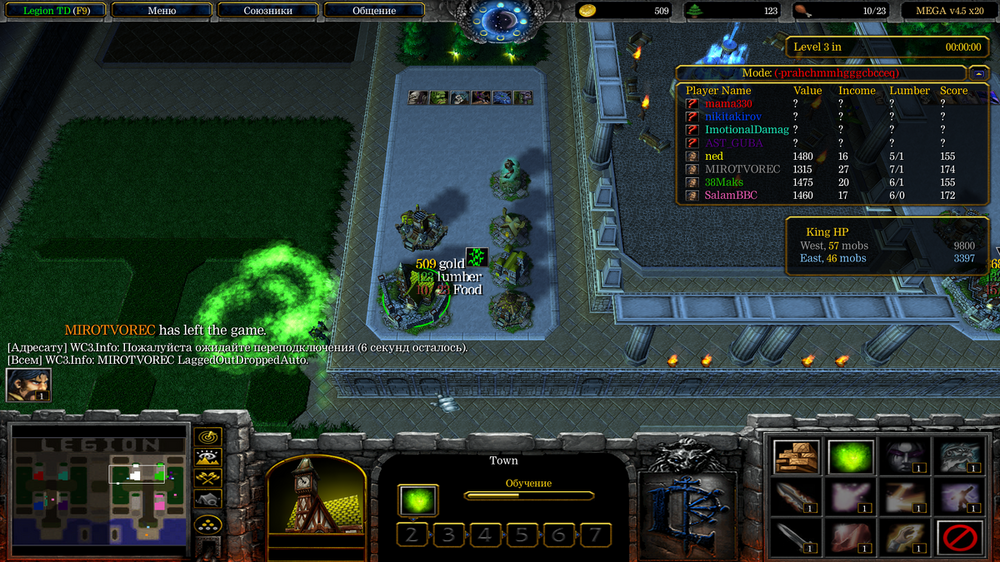Open the Меню game menu
Image resolution: width=1000 pixels, height=562 pixels.
(161, 11)
